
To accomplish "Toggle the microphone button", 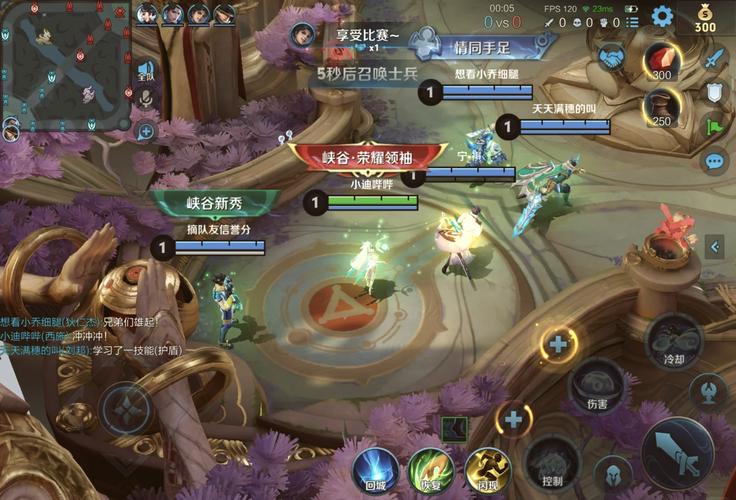I will click(x=146, y=98).
